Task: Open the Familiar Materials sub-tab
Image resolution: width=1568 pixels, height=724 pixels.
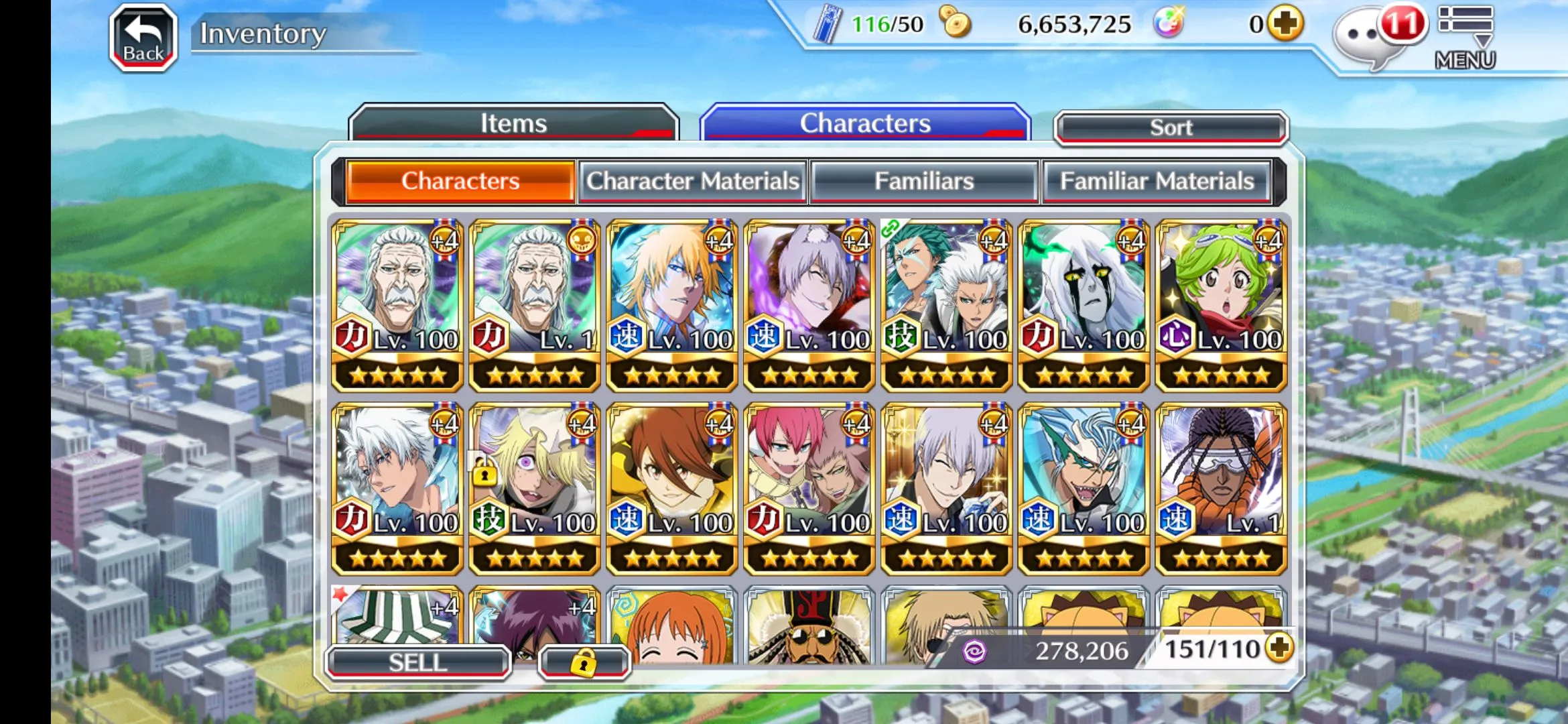Action: (x=1157, y=181)
